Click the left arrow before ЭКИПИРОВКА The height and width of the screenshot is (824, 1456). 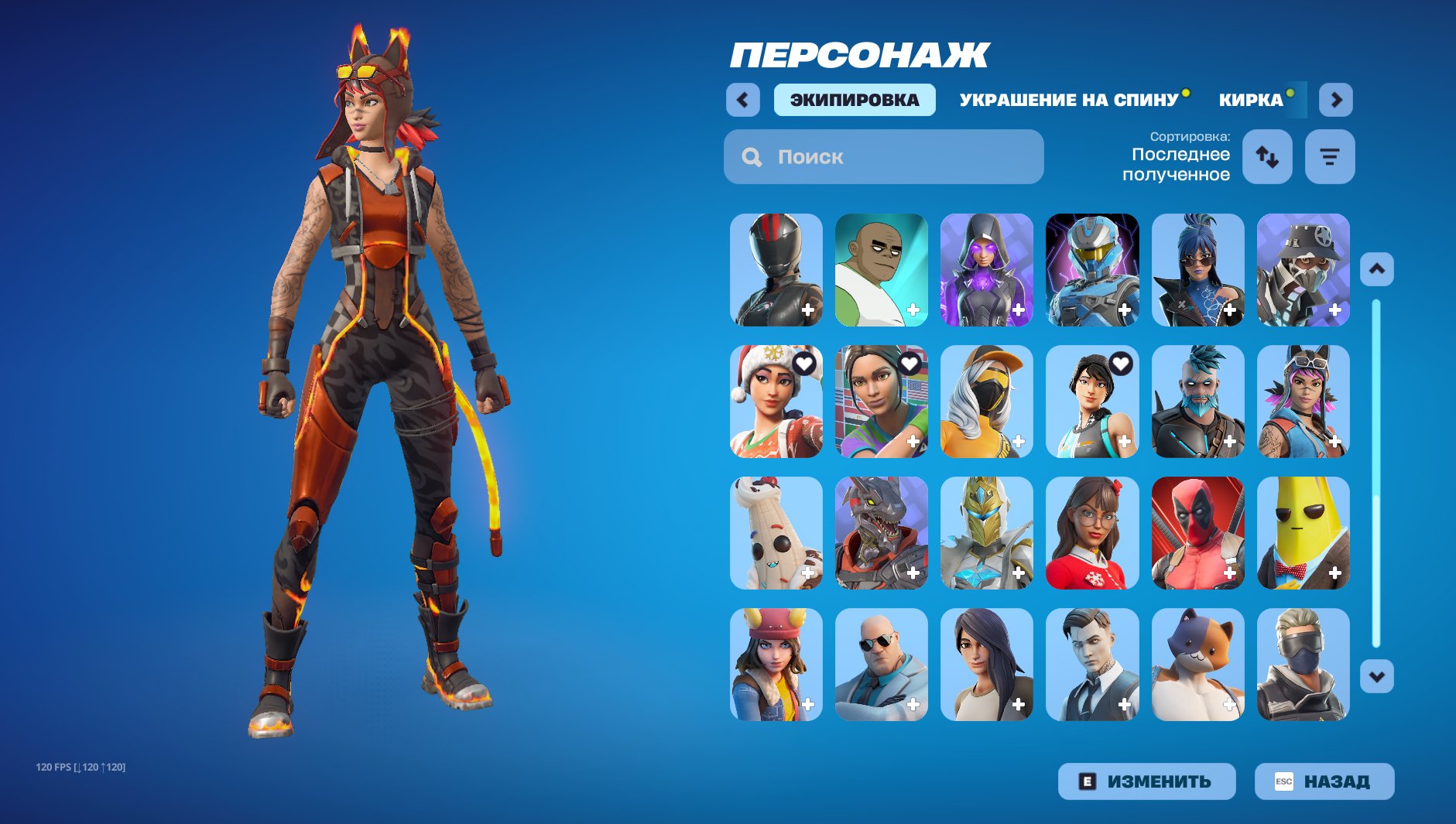coord(742,99)
